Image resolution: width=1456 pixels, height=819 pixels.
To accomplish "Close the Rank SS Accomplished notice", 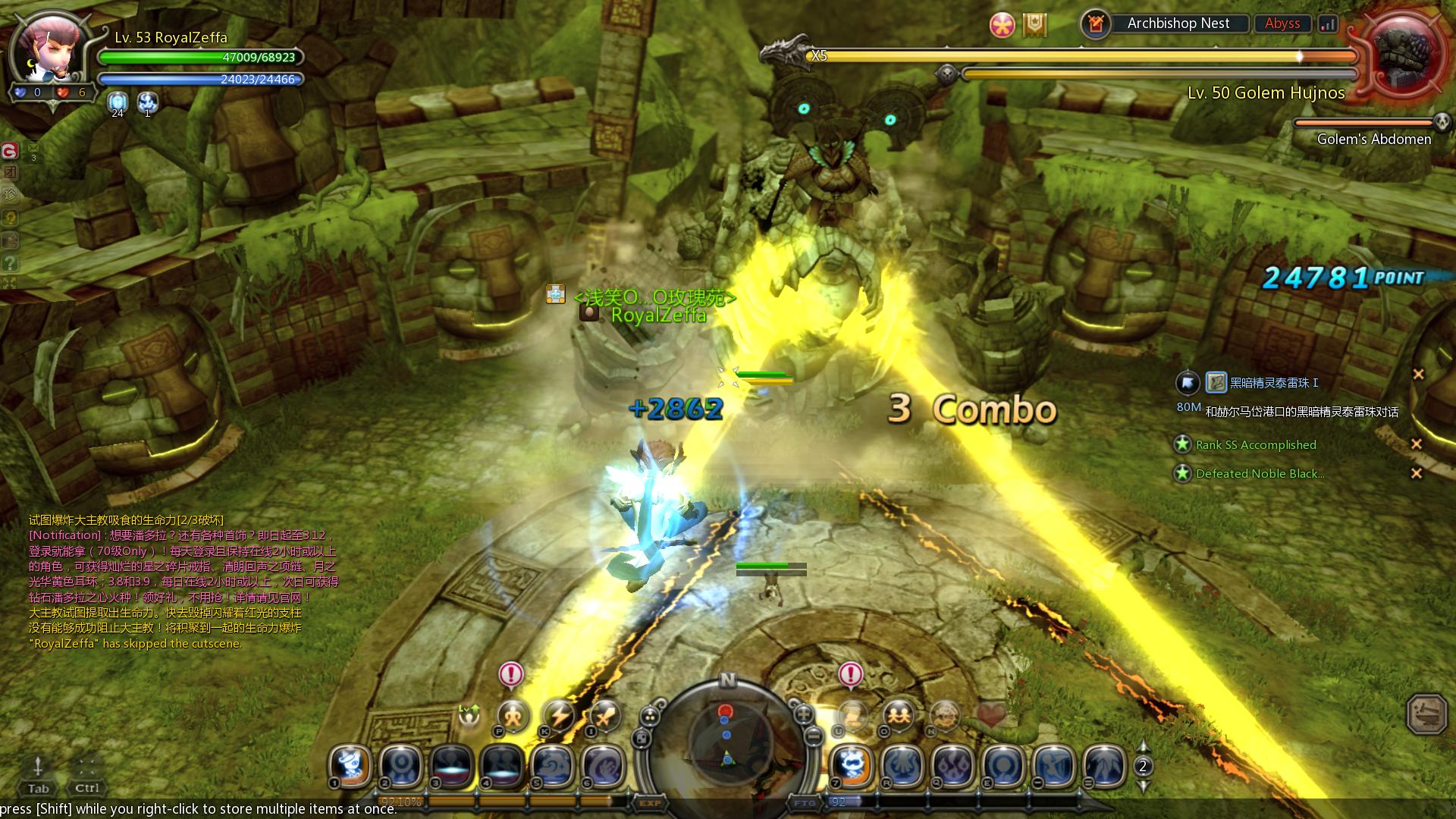I will coord(1416,444).
